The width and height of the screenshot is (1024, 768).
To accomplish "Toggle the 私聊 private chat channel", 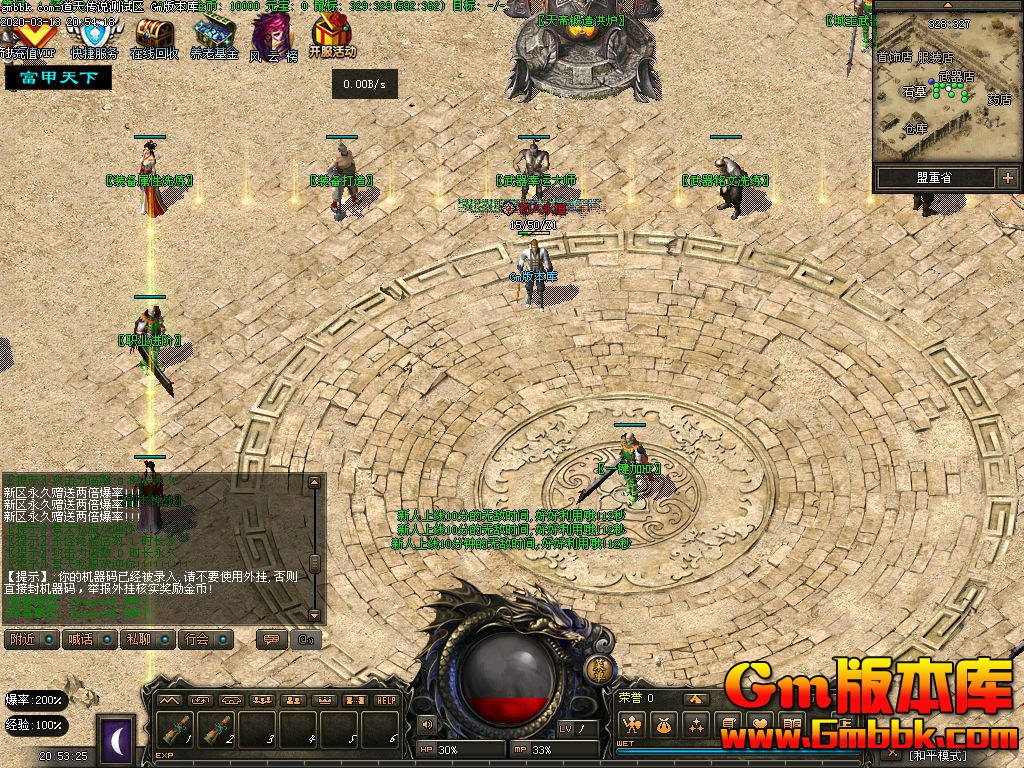I will point(145,639).
